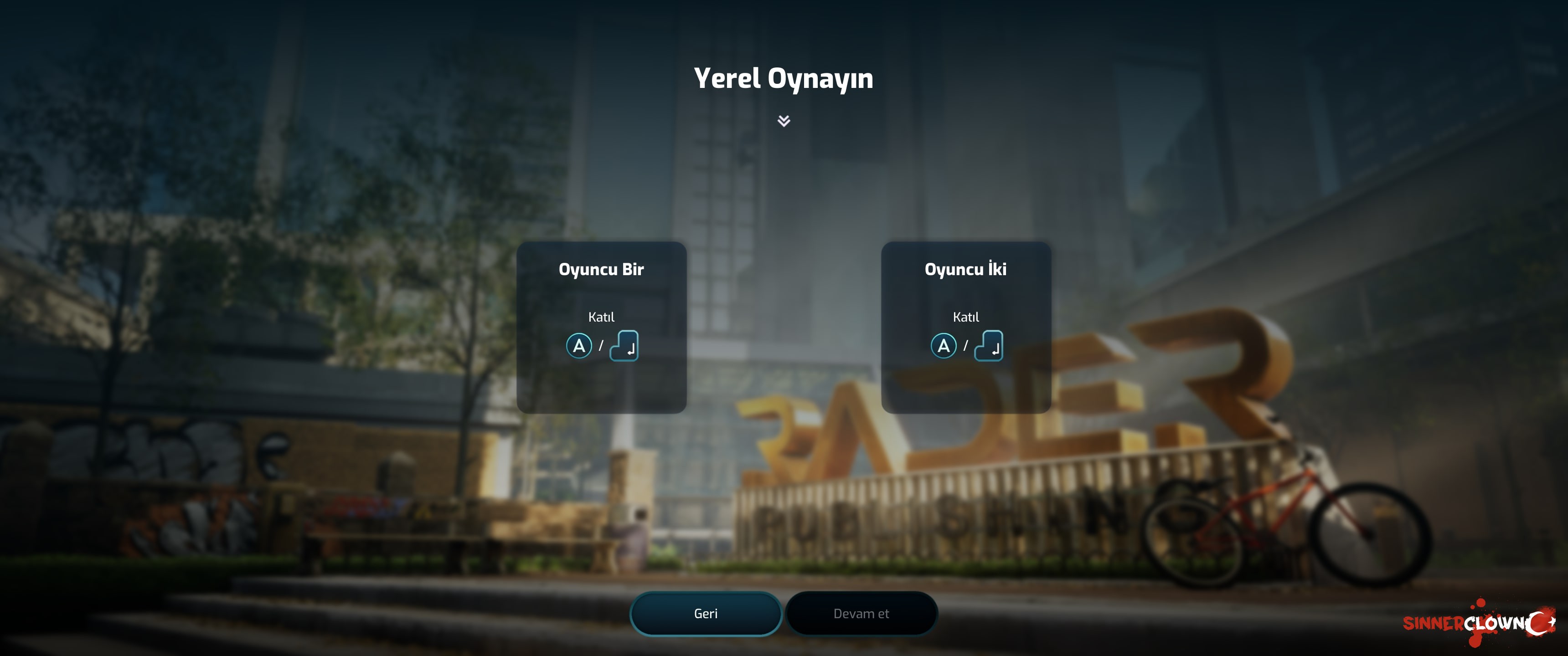1568x656 pixels.
Task: Click the double chevron below Yerel Oynayın
Action: [784, 120]
